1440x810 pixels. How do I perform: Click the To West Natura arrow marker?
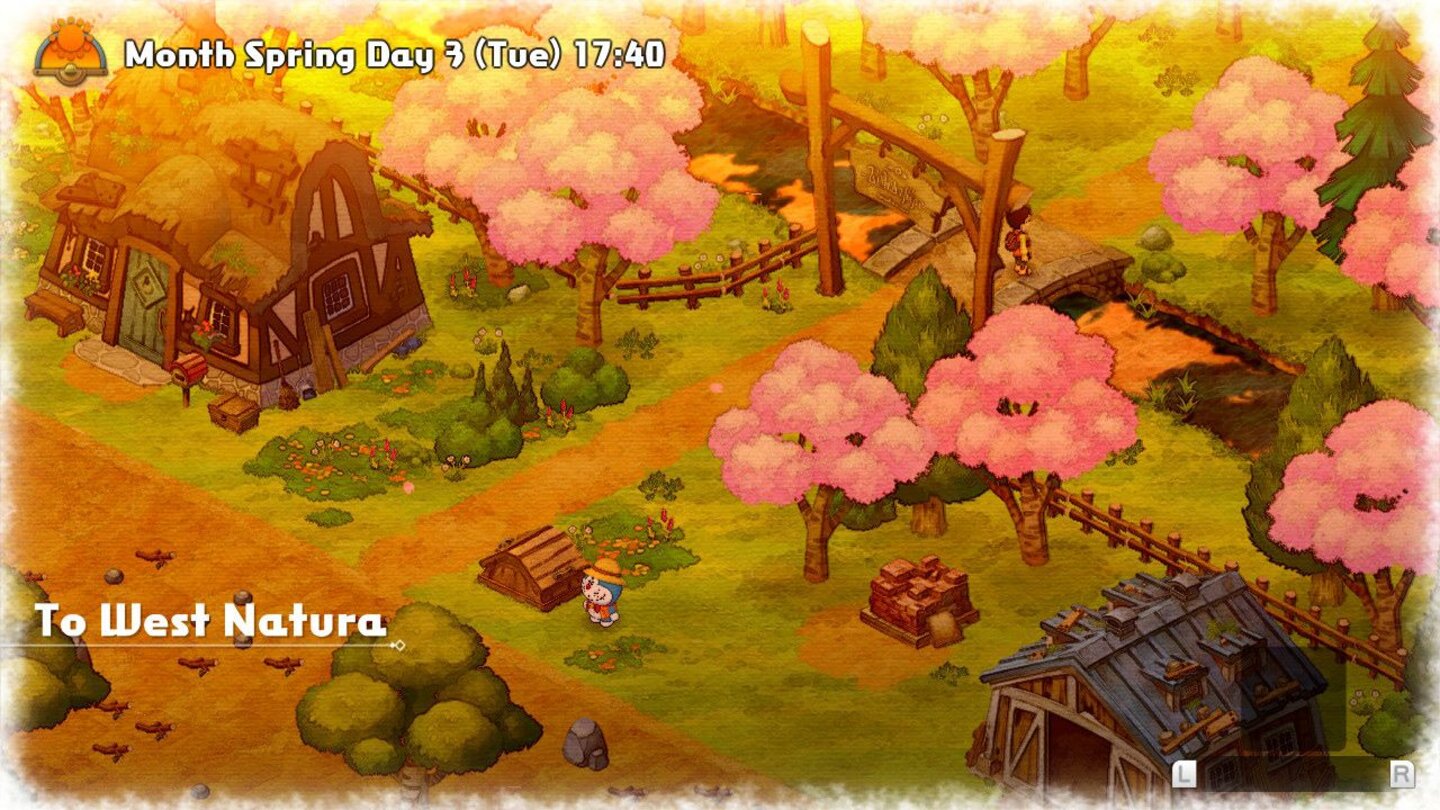click(x=400, y=646)
